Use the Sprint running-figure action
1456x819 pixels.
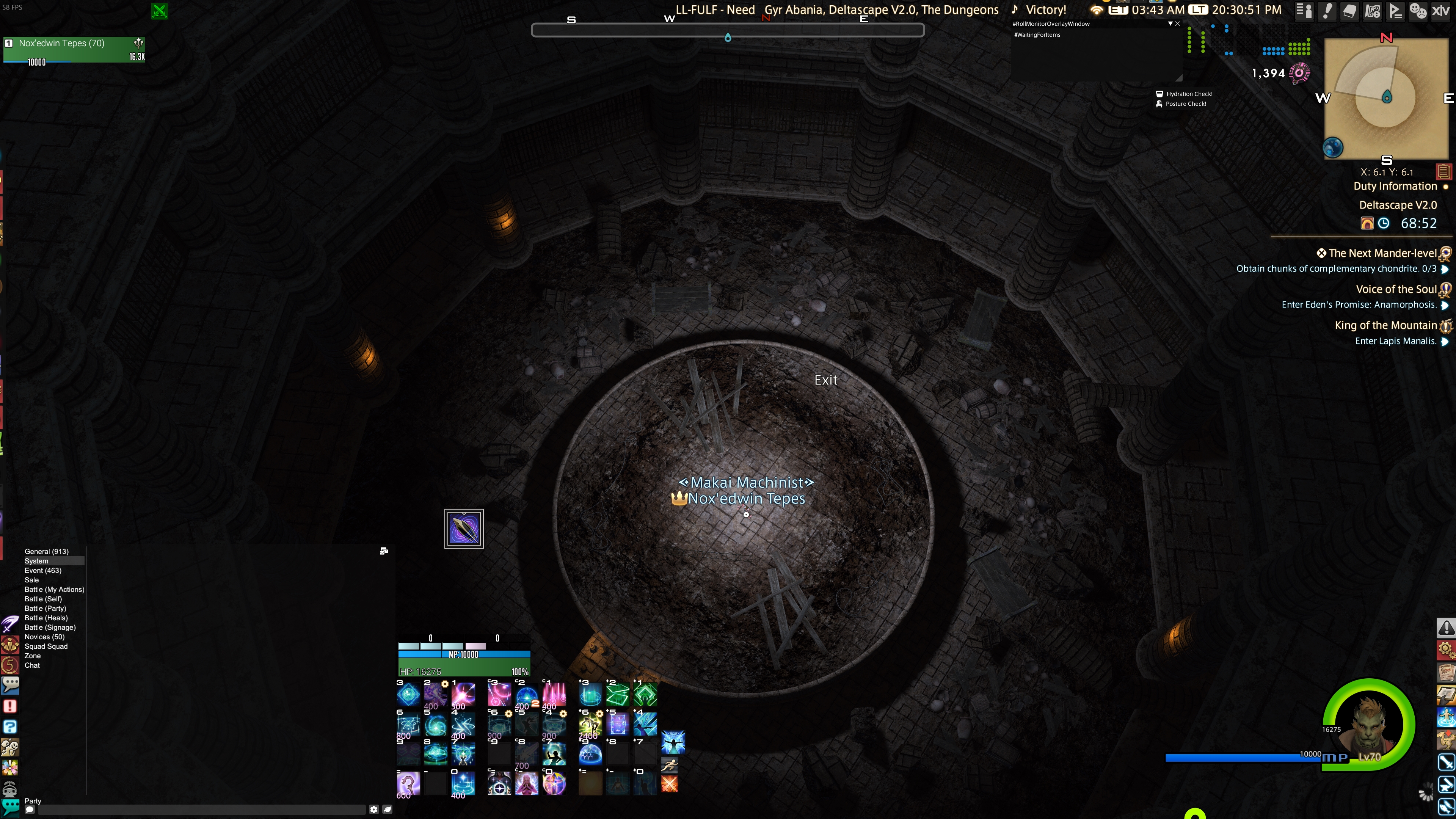[x=669, y=765]
